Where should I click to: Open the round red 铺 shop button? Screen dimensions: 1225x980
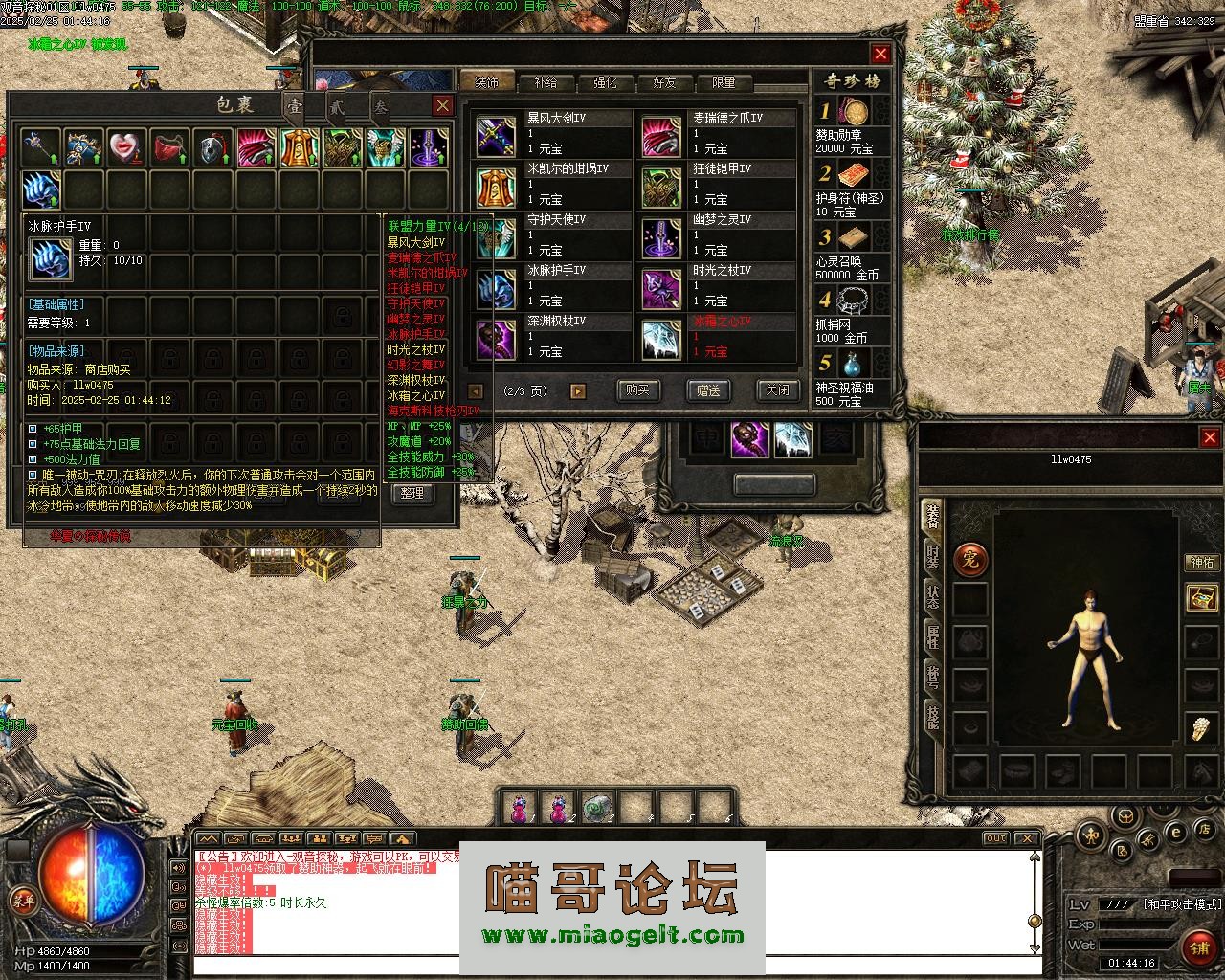[1198, 947]
